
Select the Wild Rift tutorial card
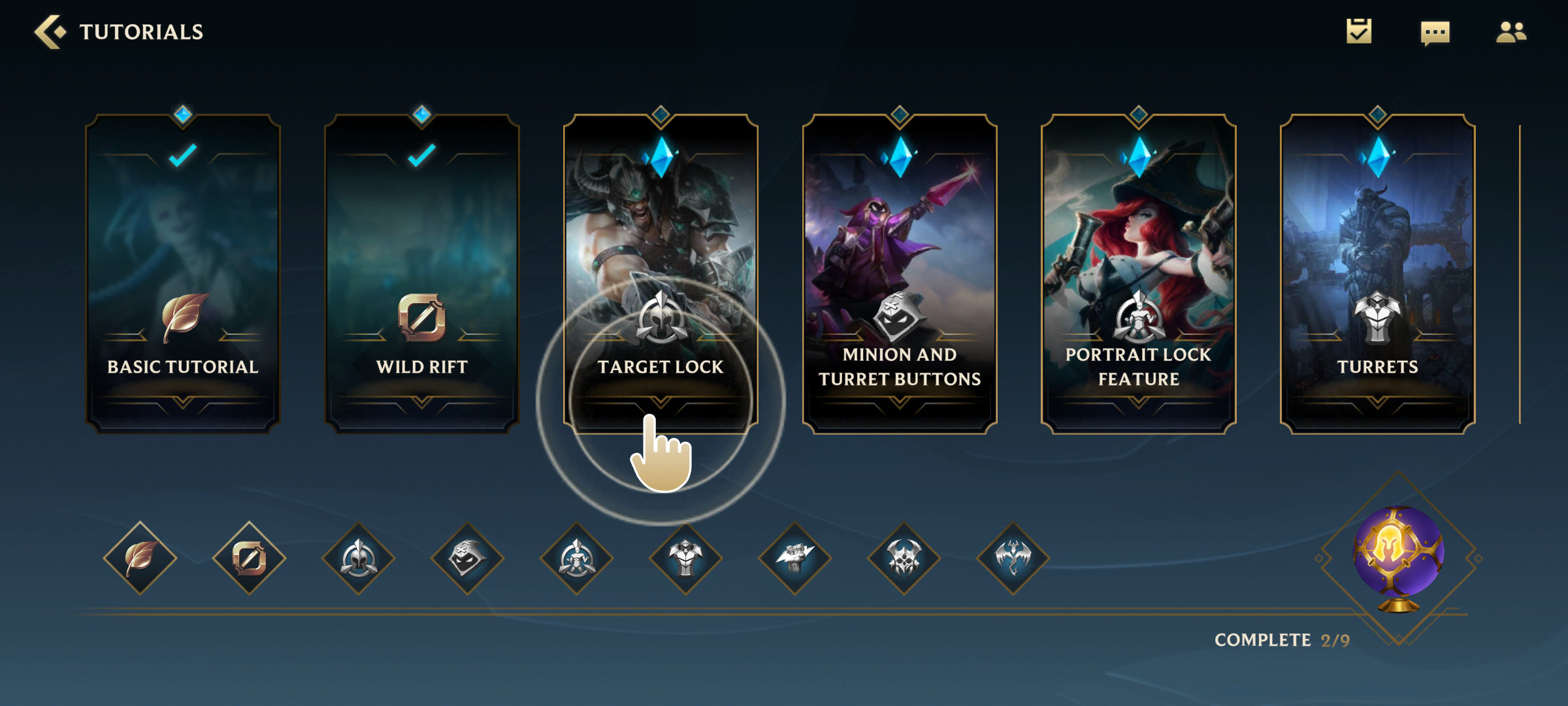(422, 275)
